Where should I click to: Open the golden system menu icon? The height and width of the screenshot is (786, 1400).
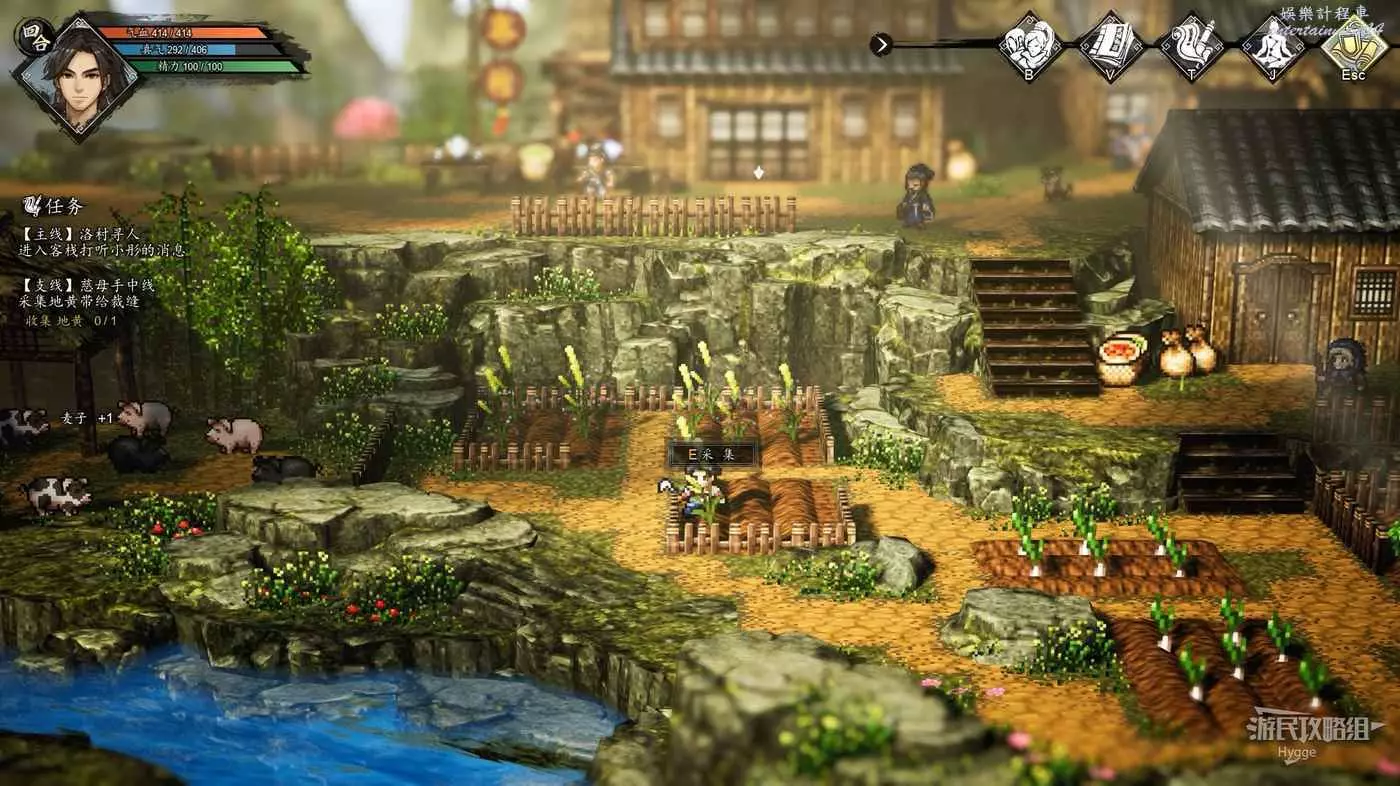[1353, 44]
